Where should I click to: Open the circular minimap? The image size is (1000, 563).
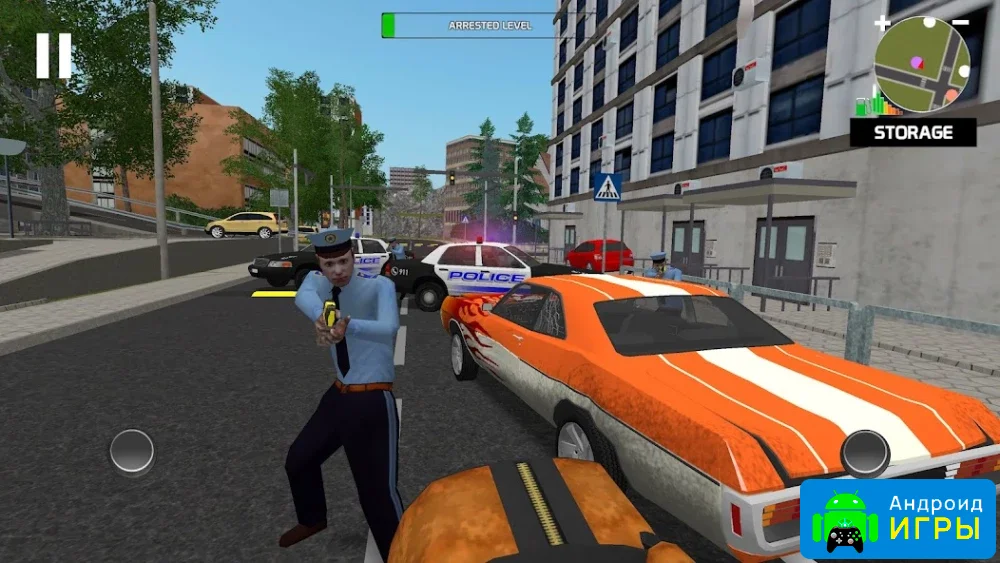(x=922, y=64)
